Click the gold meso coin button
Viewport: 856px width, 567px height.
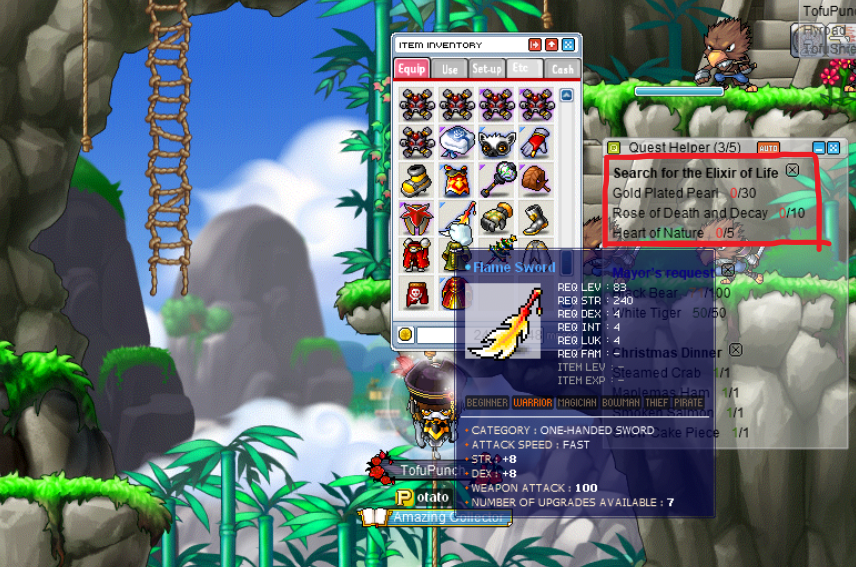click(405, 334)
